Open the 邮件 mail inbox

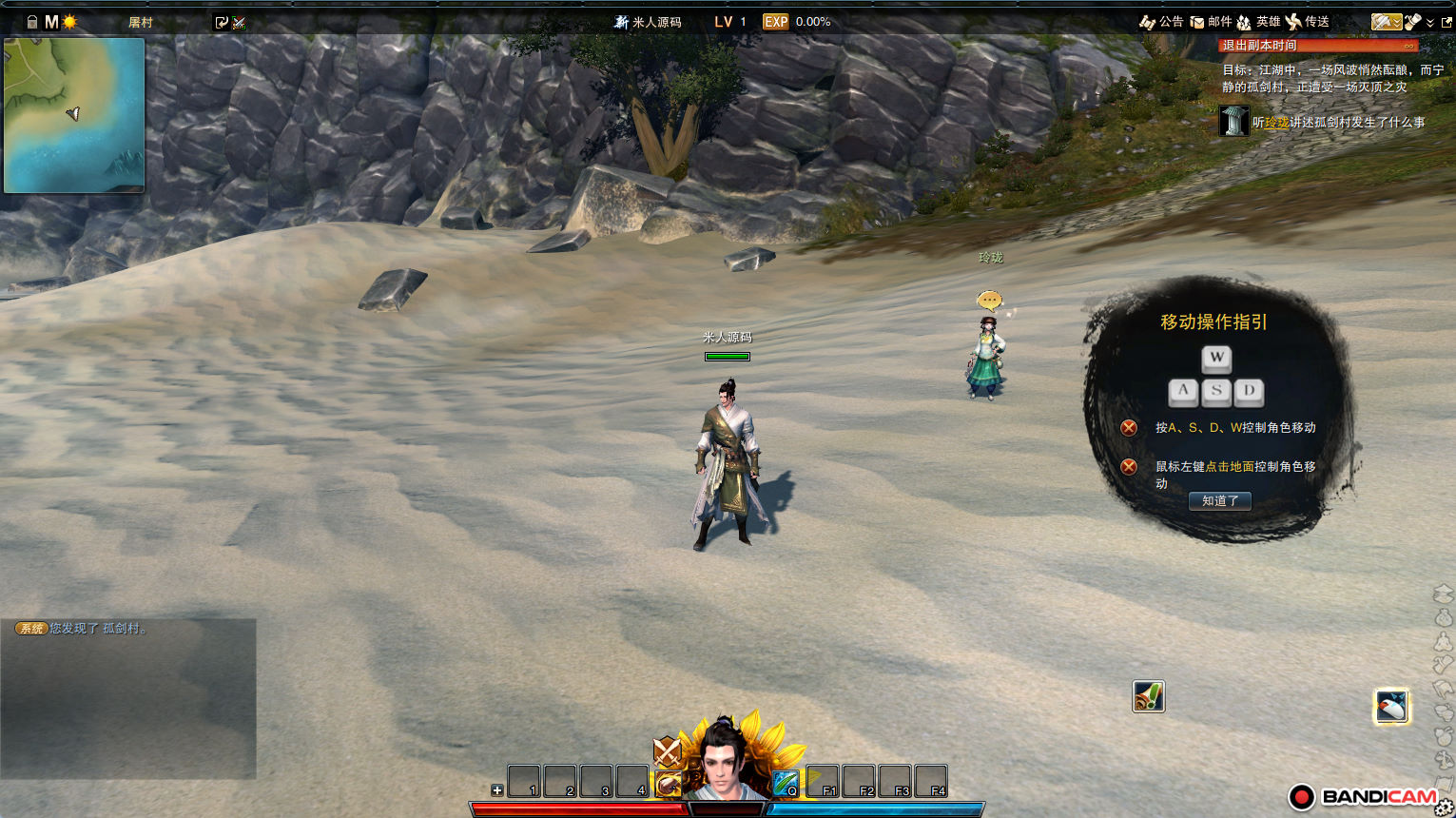coord(1211,22)
